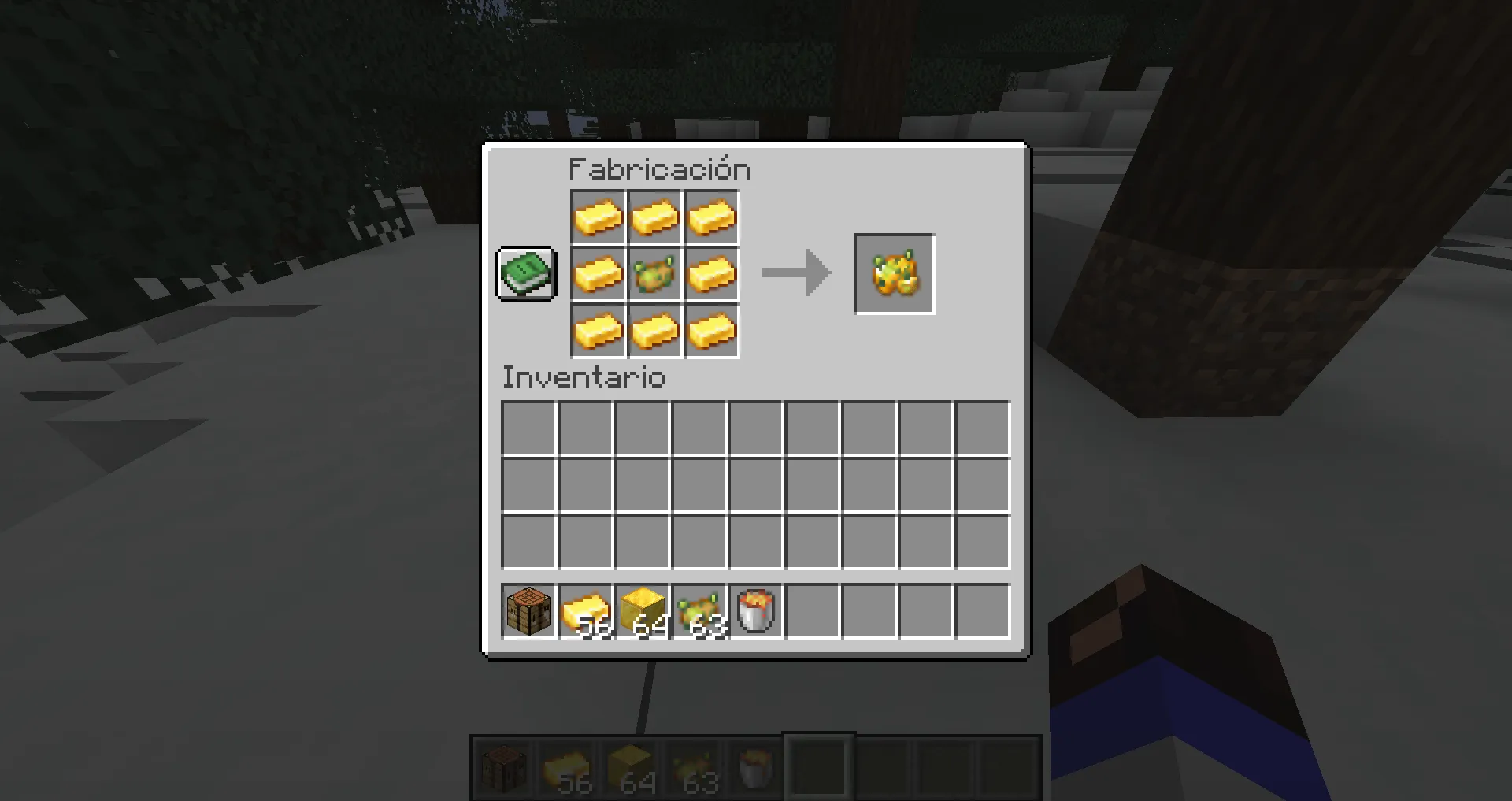Click the Fabricación title text
This screenshot has width=1512, height=801.
658,169
